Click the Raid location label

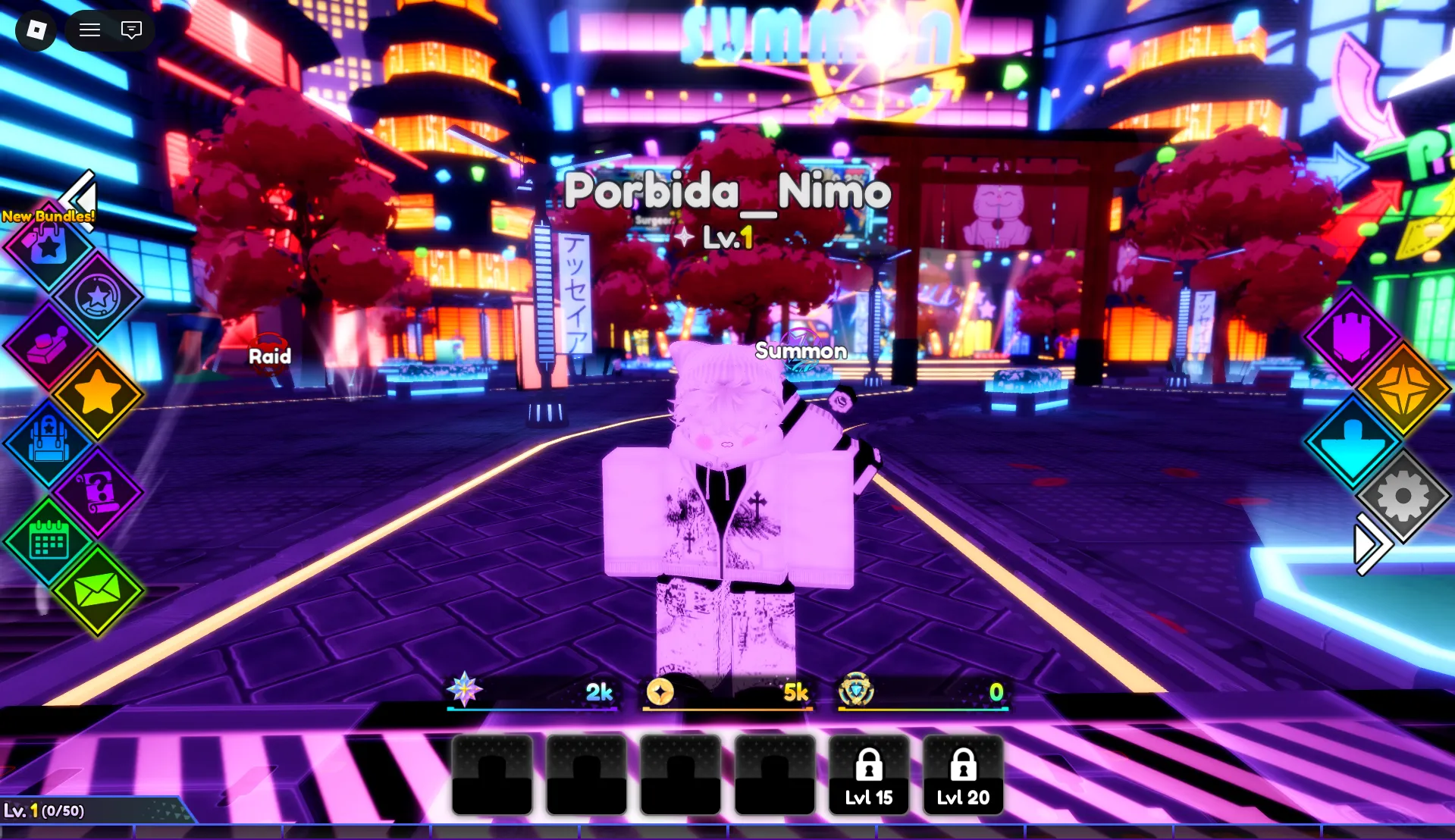[269, 356]
